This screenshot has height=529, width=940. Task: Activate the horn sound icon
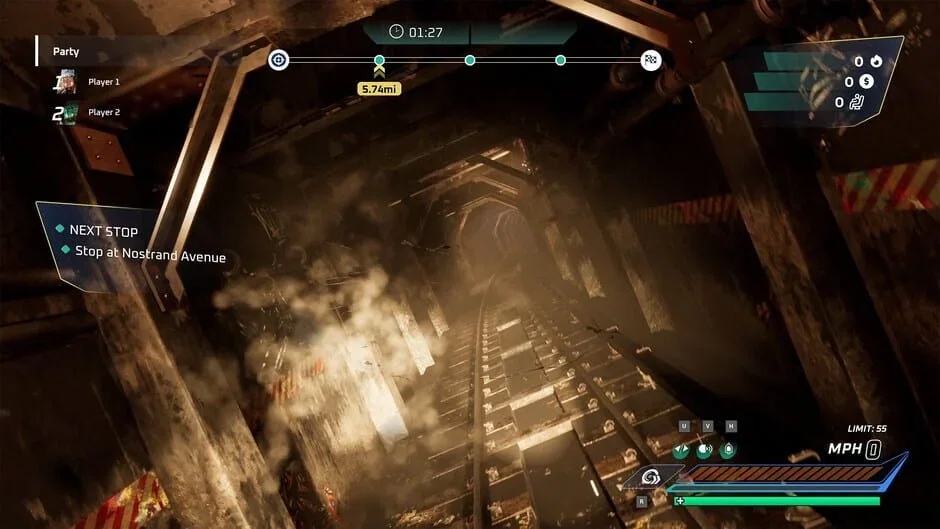click(706, 449)
